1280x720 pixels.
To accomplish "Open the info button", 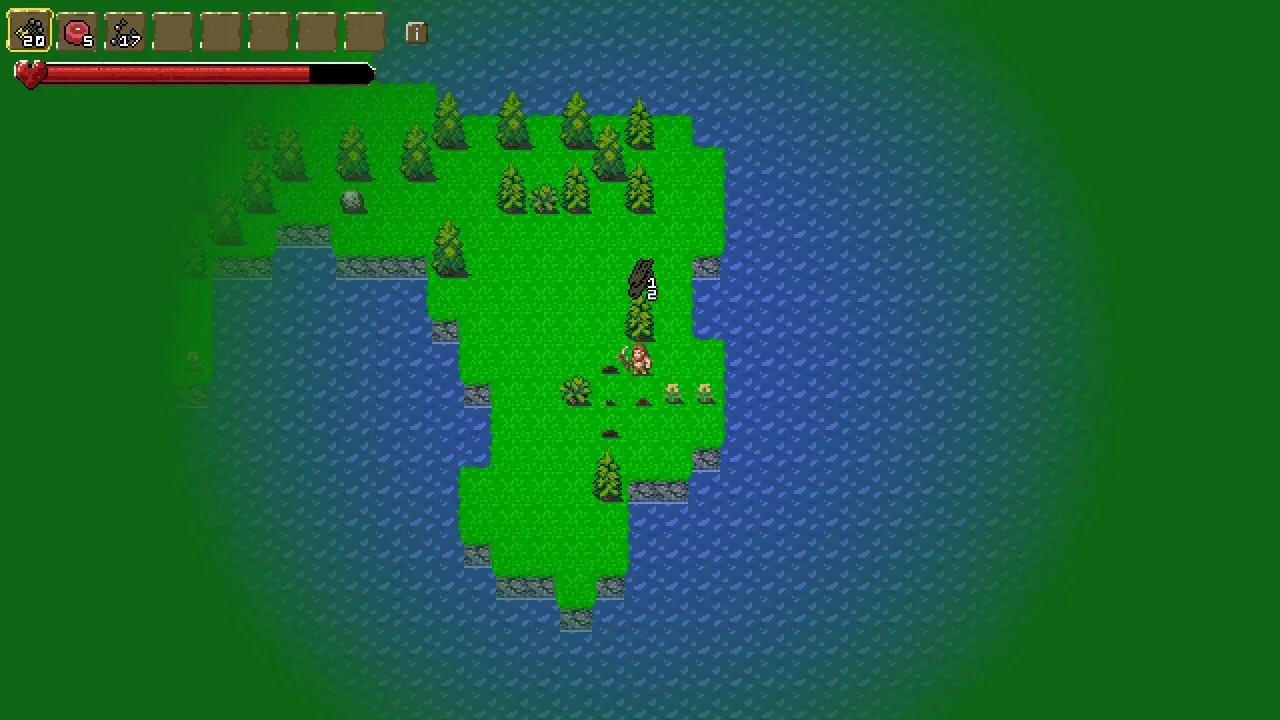I will pos(416,33).
